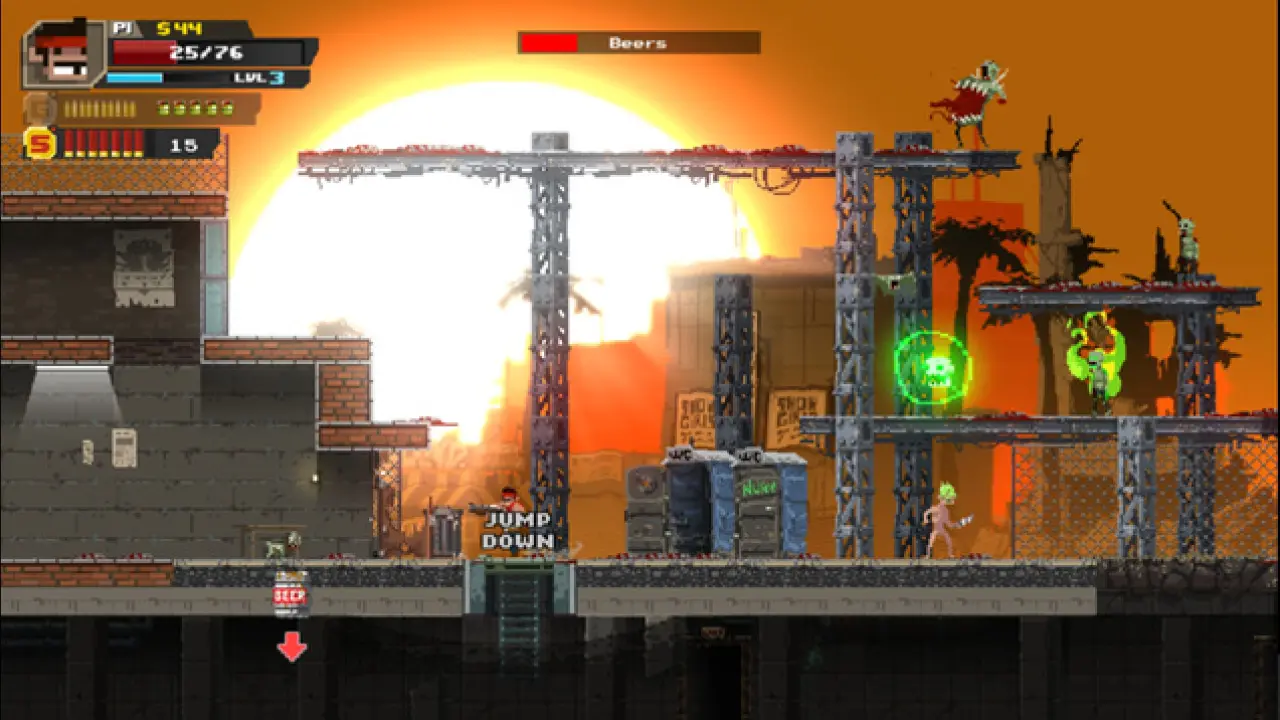Switch to the faded G weapon icon
This screenshot has height=720, width=1280.
[x=40, y=108]
